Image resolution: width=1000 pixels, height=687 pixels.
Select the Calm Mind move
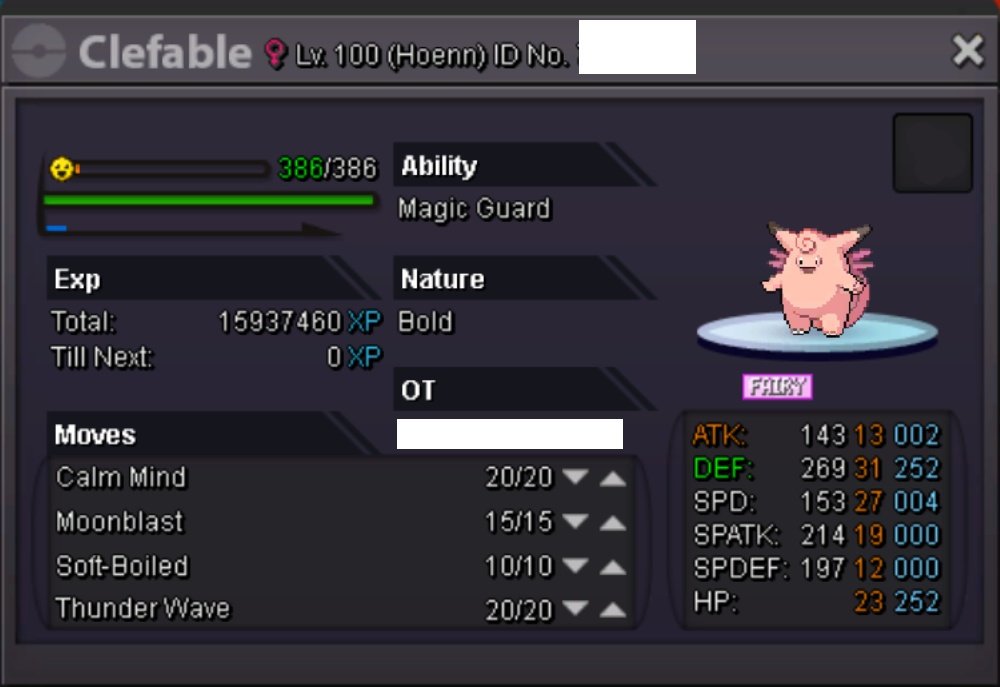tap(122, 477)
